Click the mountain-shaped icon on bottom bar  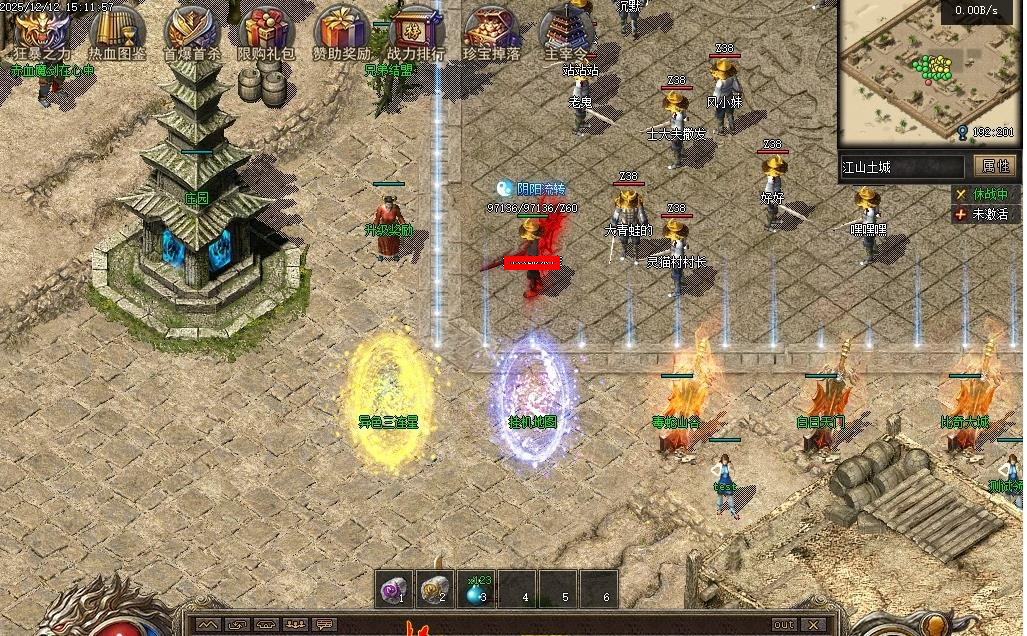(x=209, y=625)
